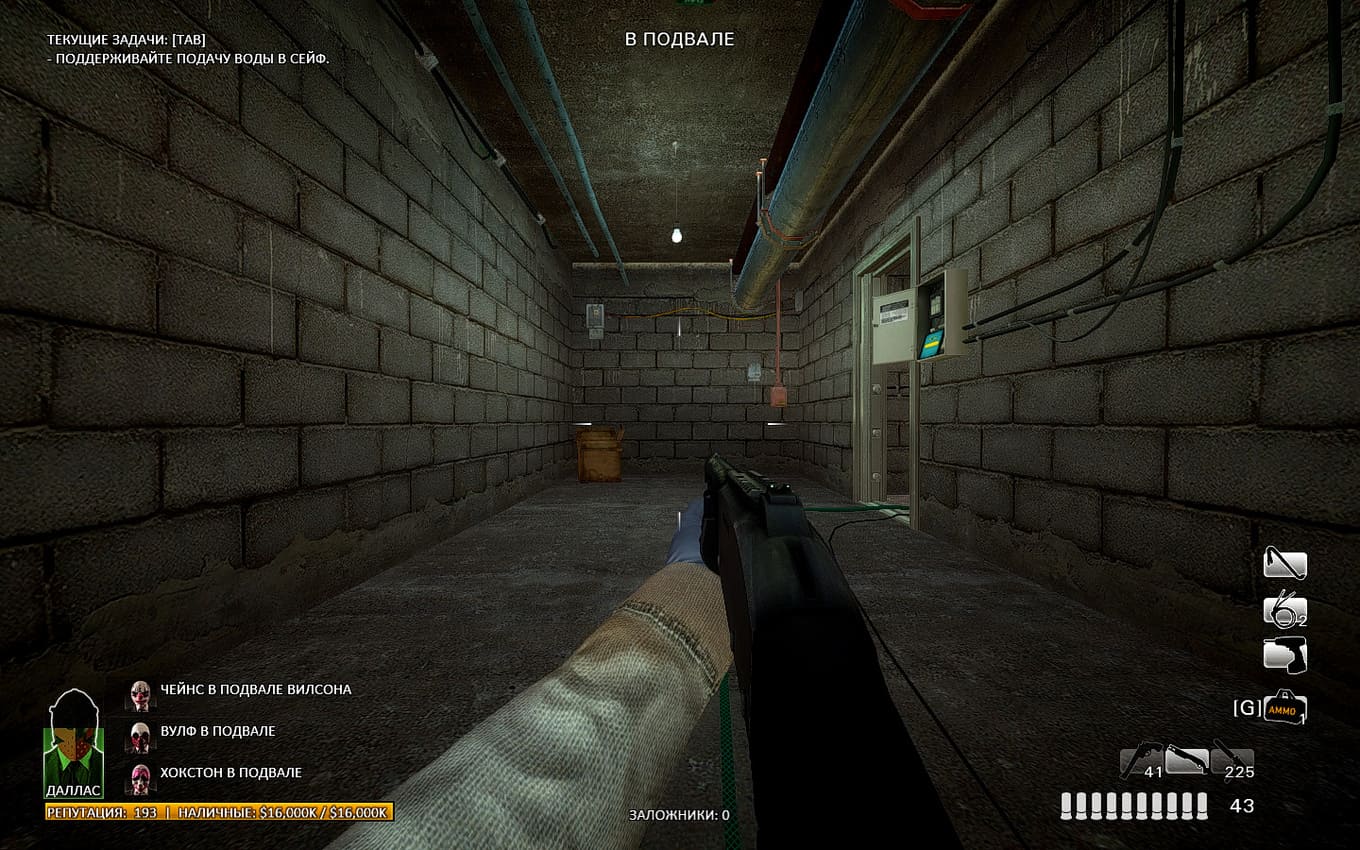Pick the rifle weapon slot with 225 ammo
The width and height of the screenshot is (1360, 850).
[1232, 761]
